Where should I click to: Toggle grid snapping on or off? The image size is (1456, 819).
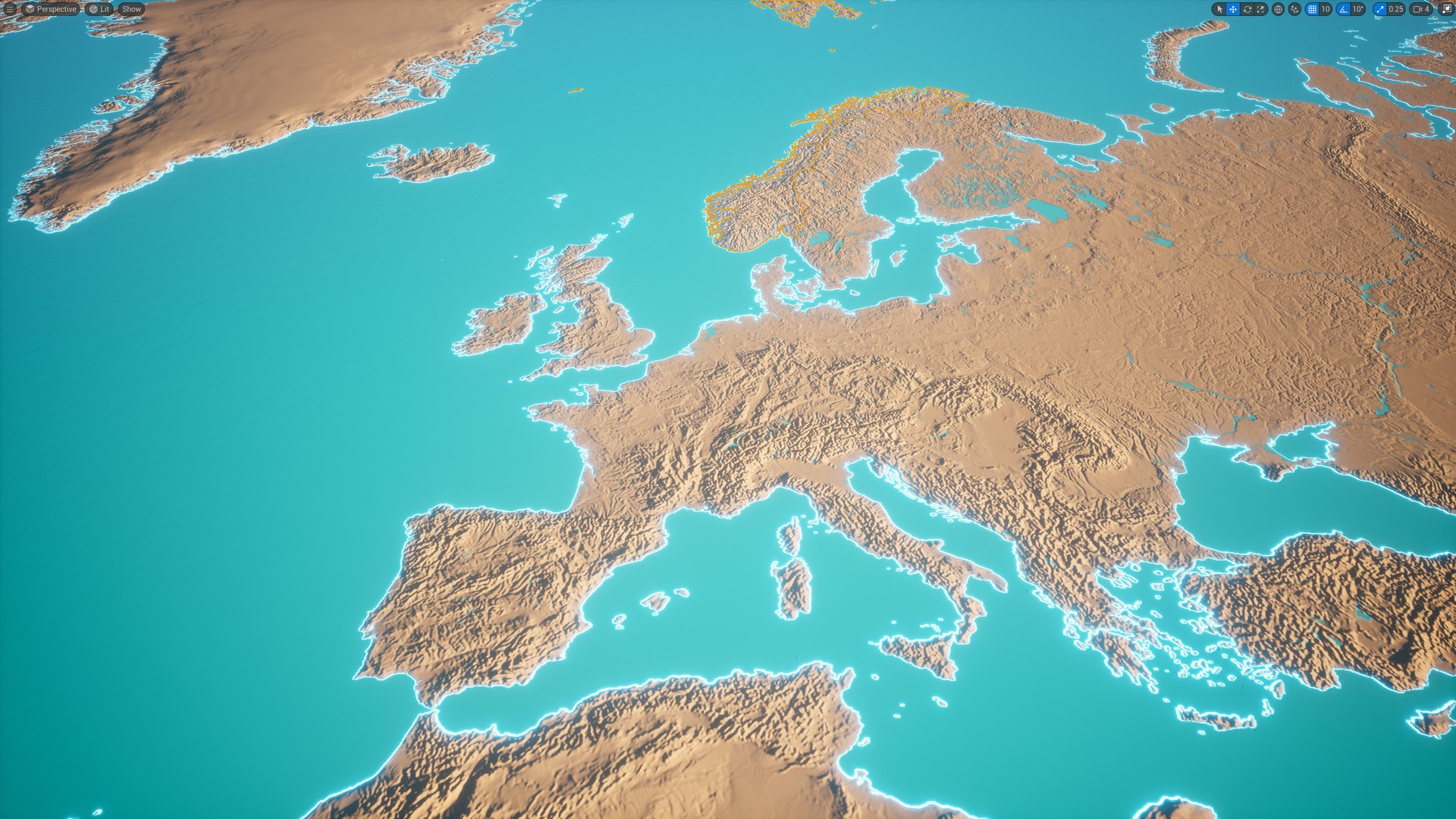point(1311,9)
